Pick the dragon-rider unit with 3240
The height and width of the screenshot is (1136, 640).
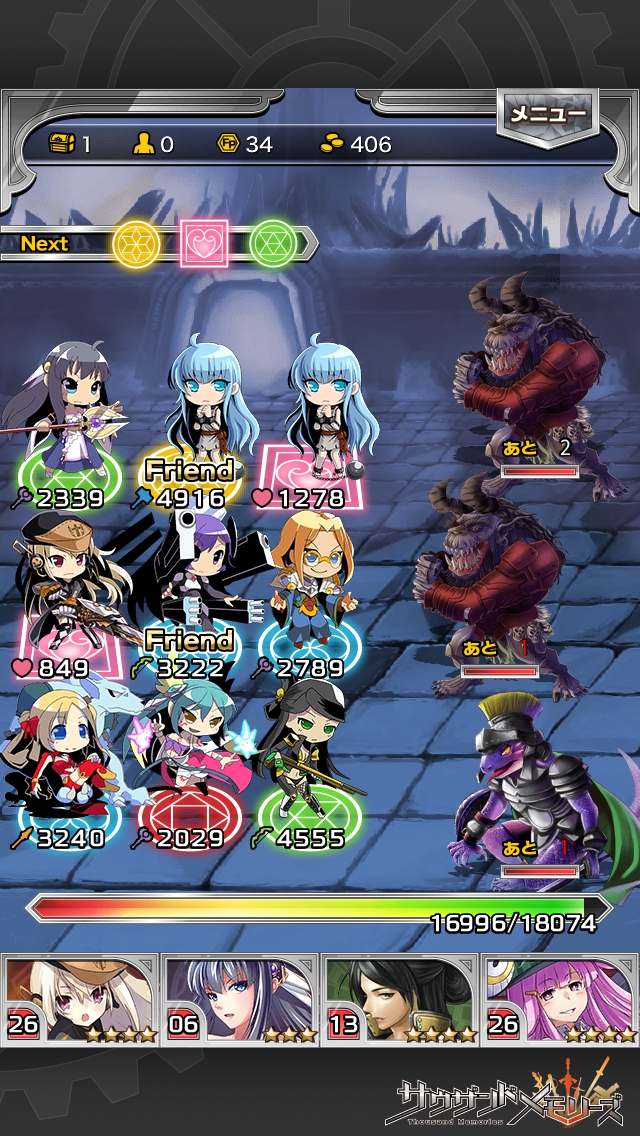coord(65,755)
